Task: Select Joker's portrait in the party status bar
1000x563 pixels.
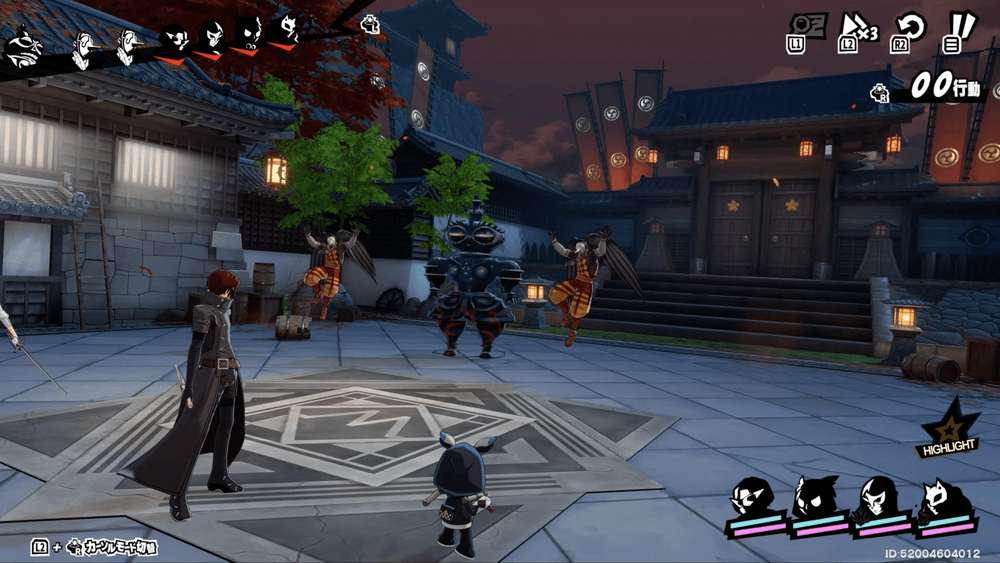Action: tap(751, 497)
